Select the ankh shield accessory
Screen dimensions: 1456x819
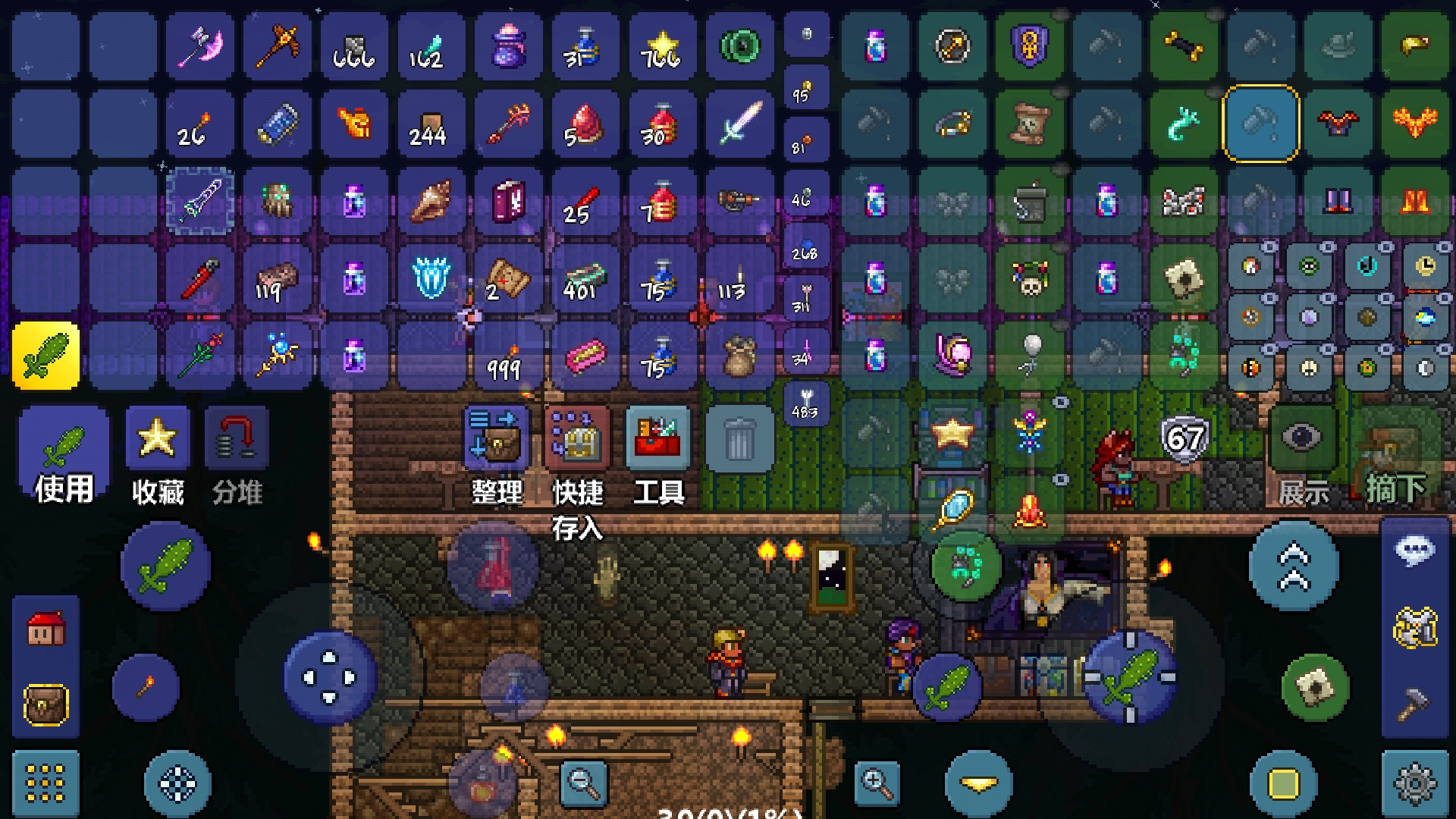coord(1030,47)
